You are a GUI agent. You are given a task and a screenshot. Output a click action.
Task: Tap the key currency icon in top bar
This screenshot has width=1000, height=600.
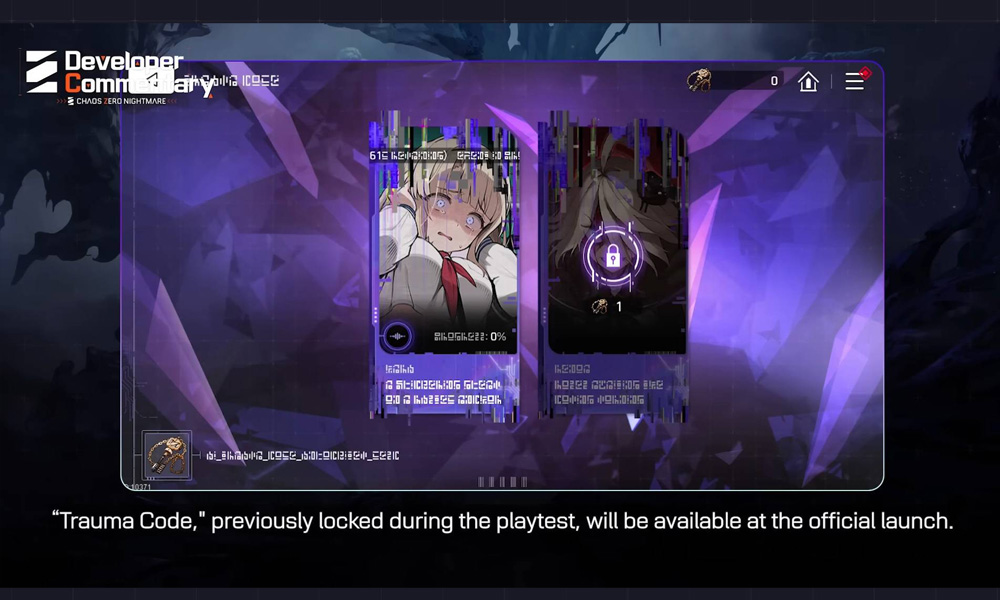pyautogui.click(x=700, y=81)
